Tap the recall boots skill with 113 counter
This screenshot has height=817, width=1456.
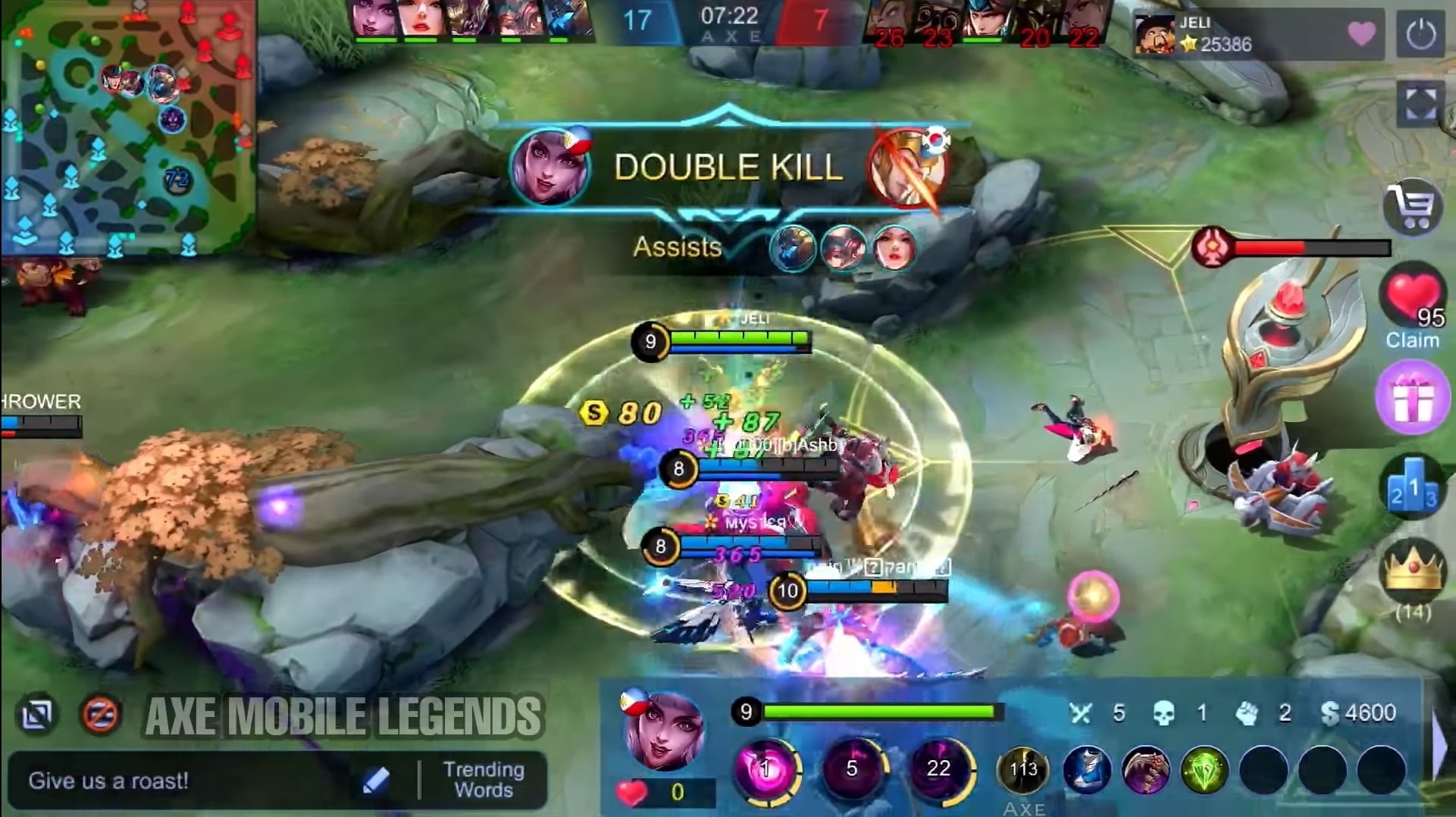point(1025,770)
